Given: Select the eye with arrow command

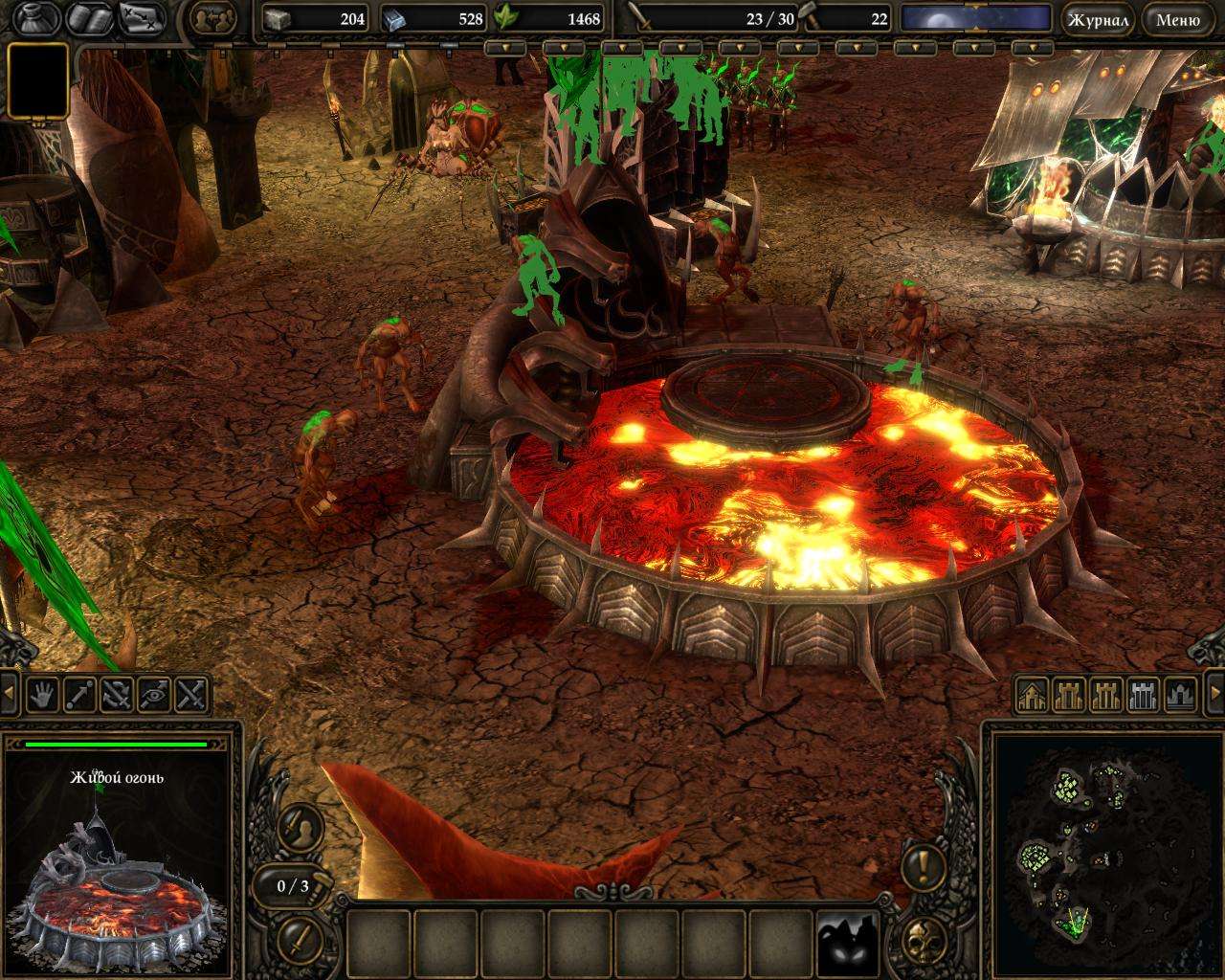Looking at the screenshot, I should tap(154, 694).
